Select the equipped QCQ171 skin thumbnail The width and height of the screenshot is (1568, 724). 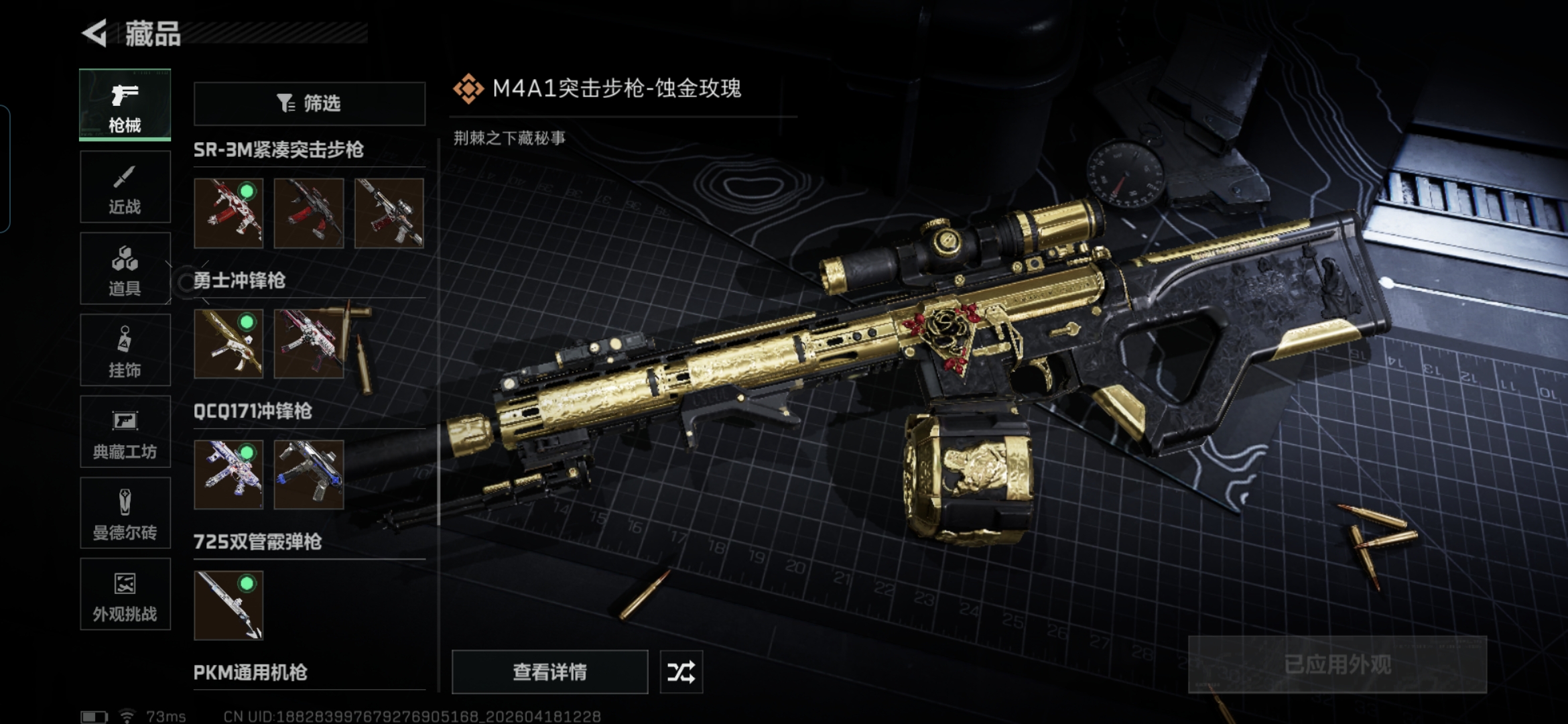point(228,474)
